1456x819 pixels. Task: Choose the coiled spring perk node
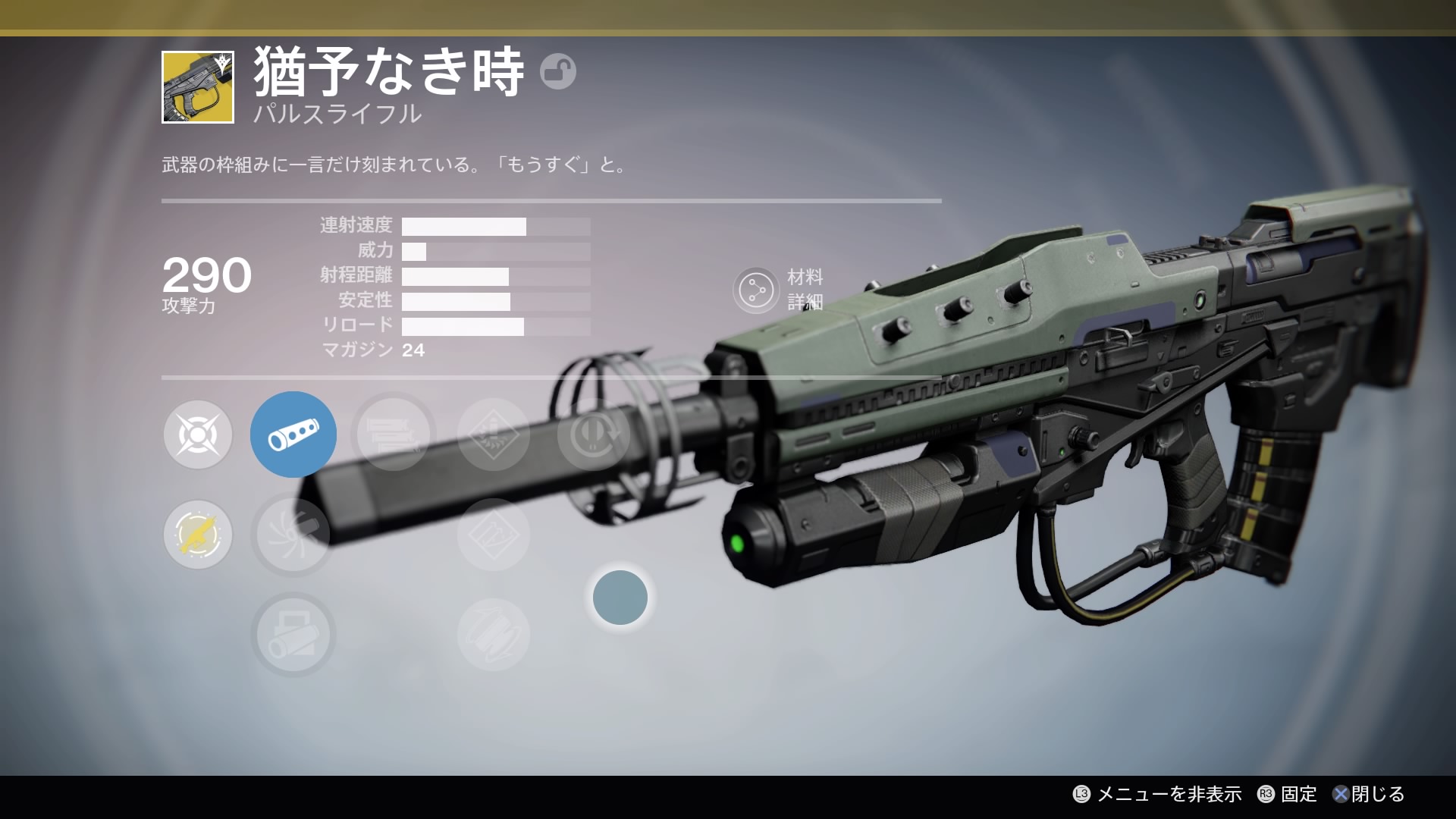tap(494, 635)
